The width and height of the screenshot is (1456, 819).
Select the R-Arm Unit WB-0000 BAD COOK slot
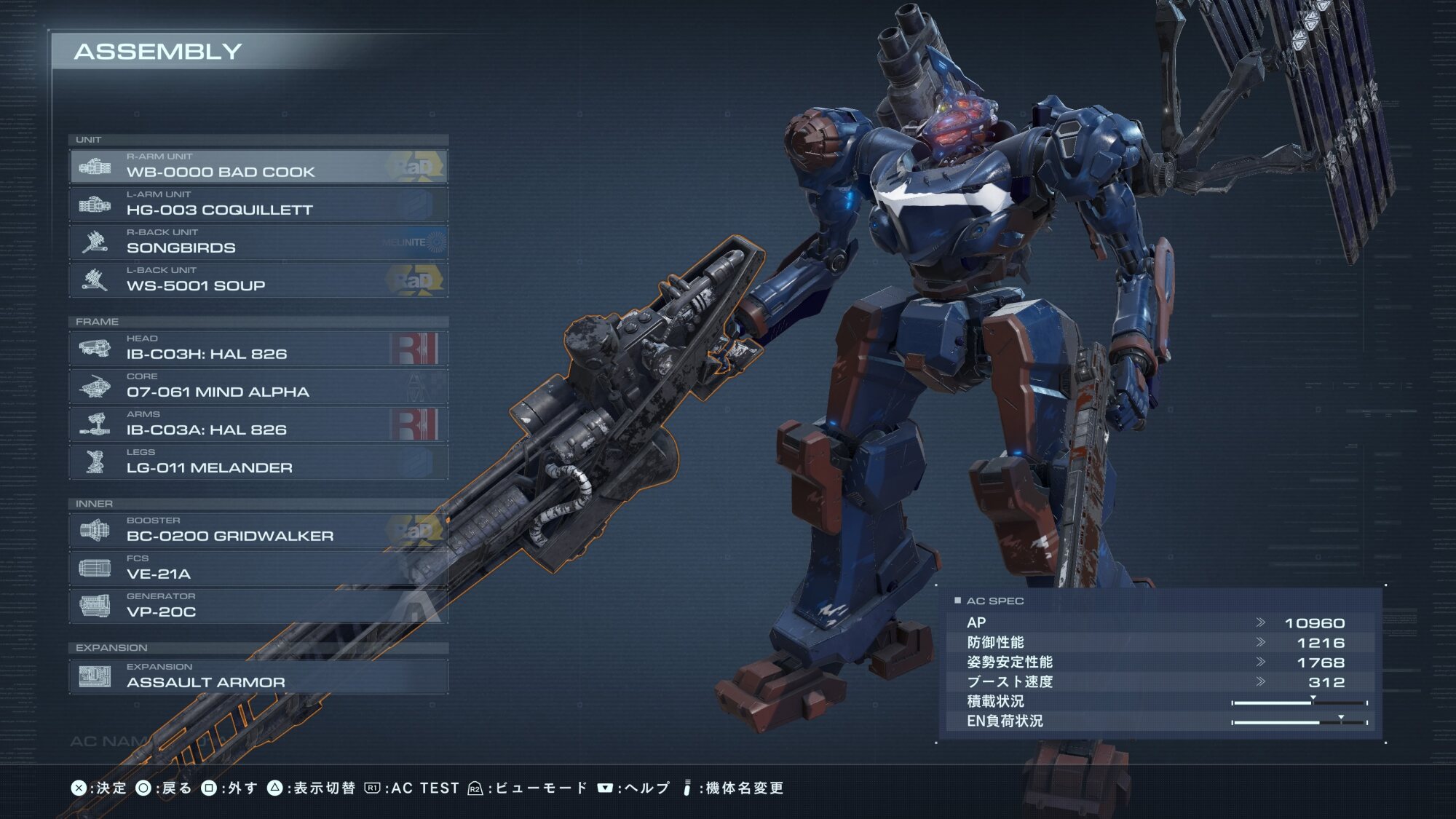click(x=258, y=167)
